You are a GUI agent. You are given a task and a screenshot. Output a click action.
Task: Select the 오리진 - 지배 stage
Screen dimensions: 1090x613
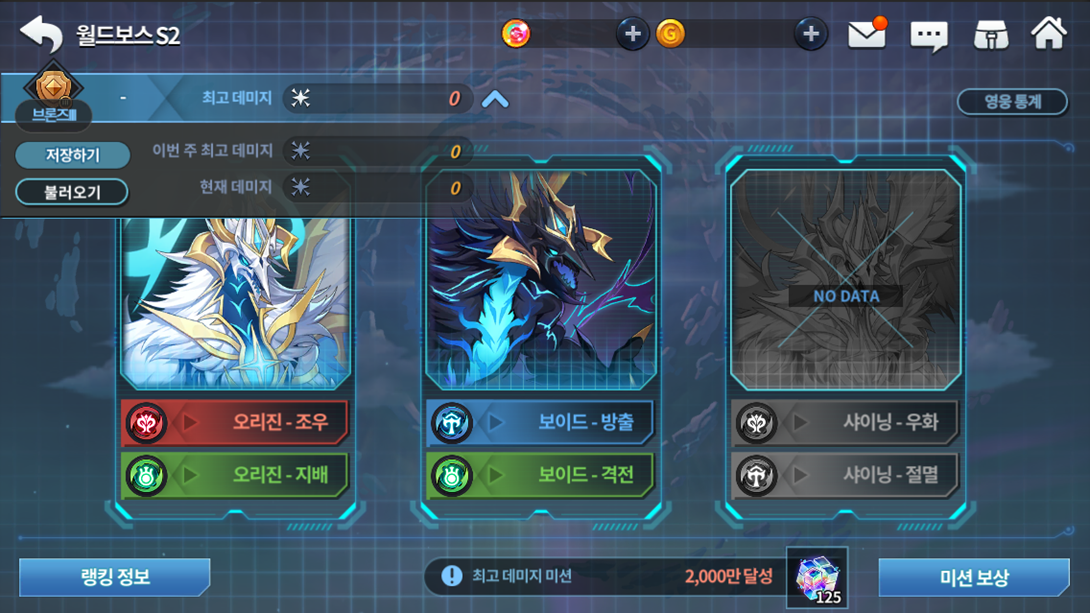[x=236, y=474]
